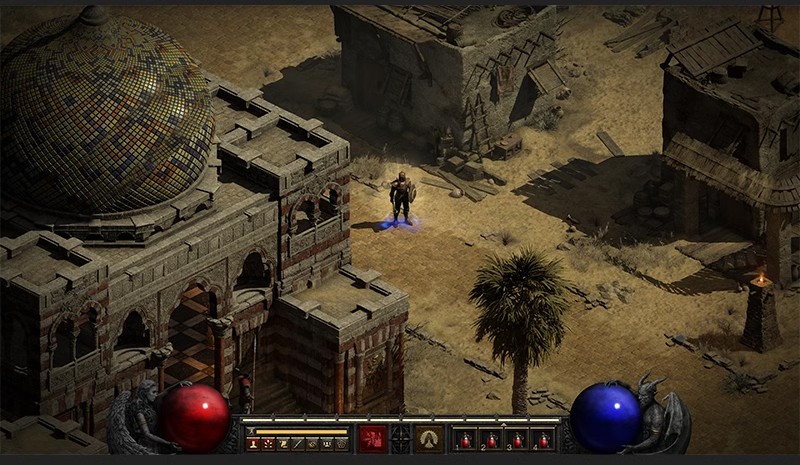Drink the red potion in belt slot 4
The image size is (800, 465).
click(x=544, y=439)
